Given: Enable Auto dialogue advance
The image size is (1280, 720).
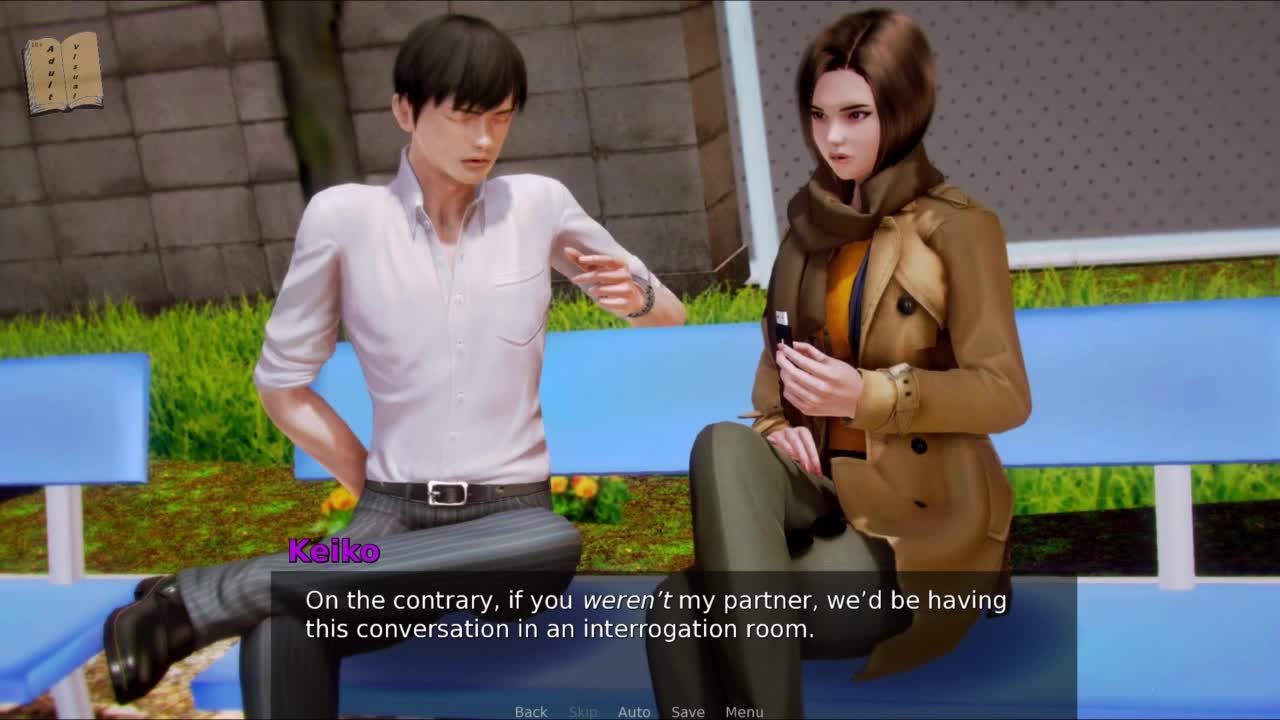Looking at the screenshot, I should [634, 712].
